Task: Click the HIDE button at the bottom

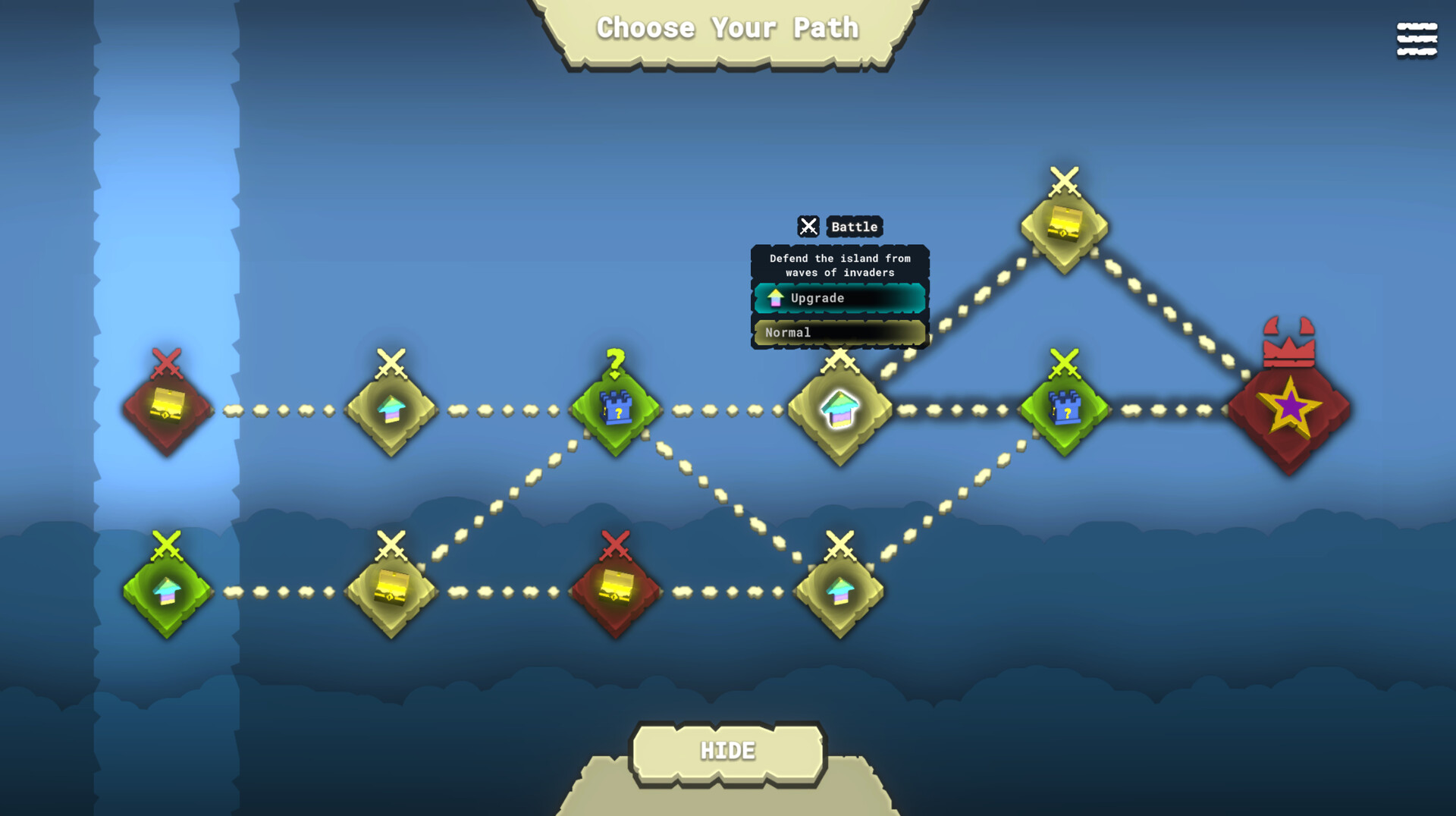Action: [x=728, y=749]
